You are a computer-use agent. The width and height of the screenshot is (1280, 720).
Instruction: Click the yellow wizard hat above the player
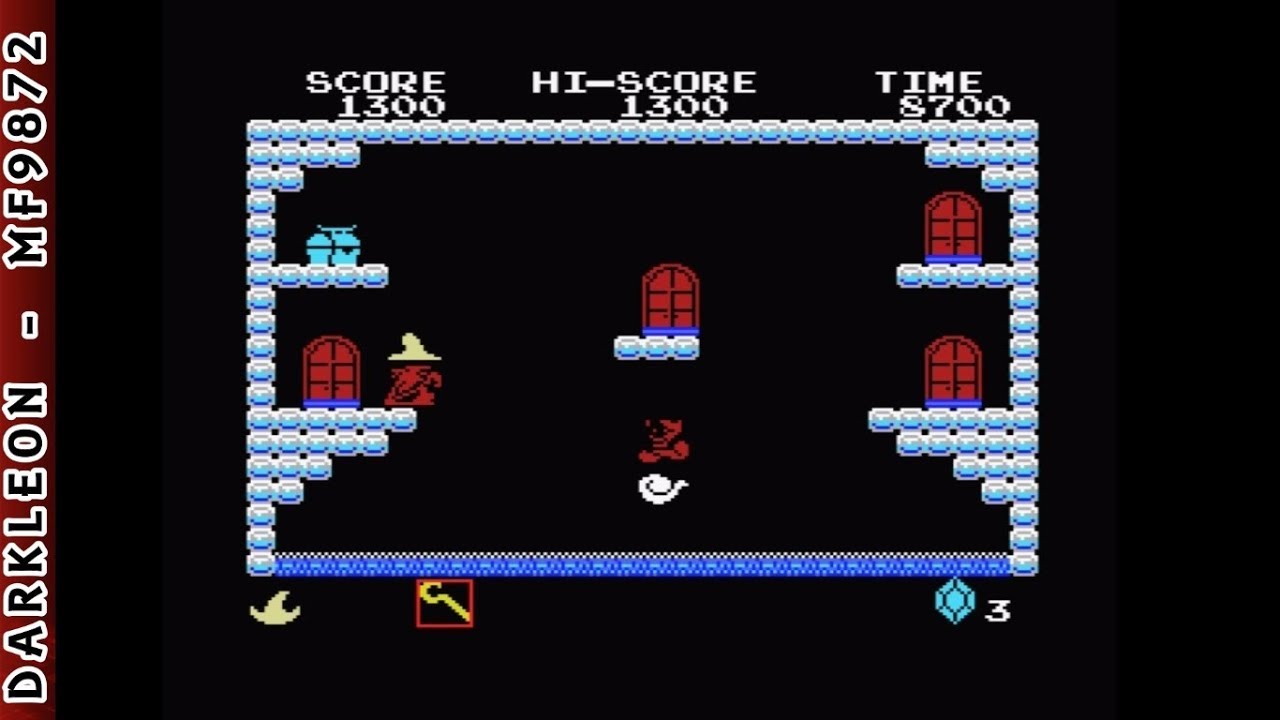tap(411, 349)
